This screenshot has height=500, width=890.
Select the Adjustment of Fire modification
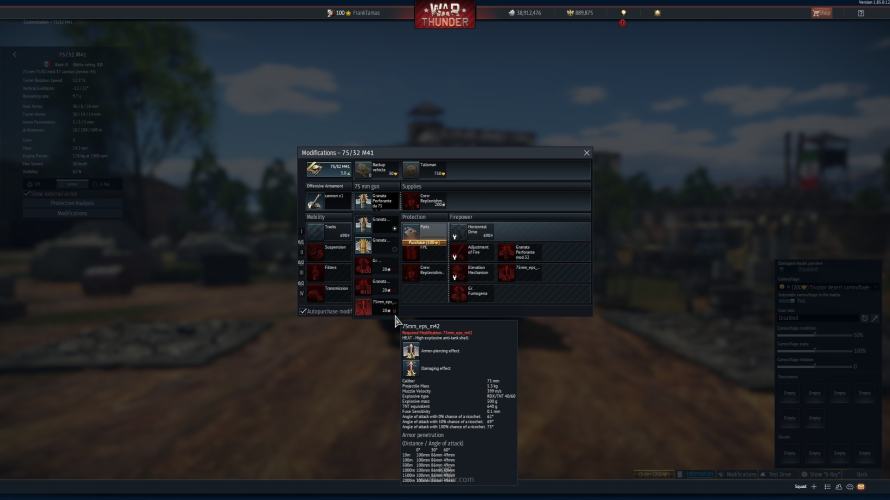471,250
